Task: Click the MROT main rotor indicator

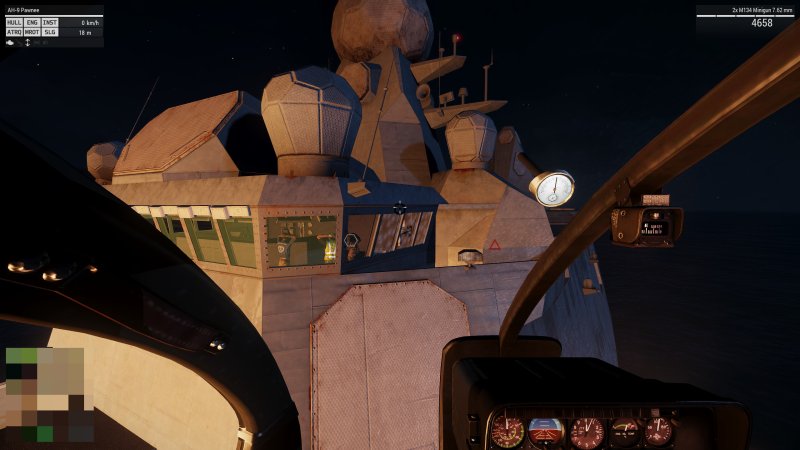Action: click(x=32, y=32)
